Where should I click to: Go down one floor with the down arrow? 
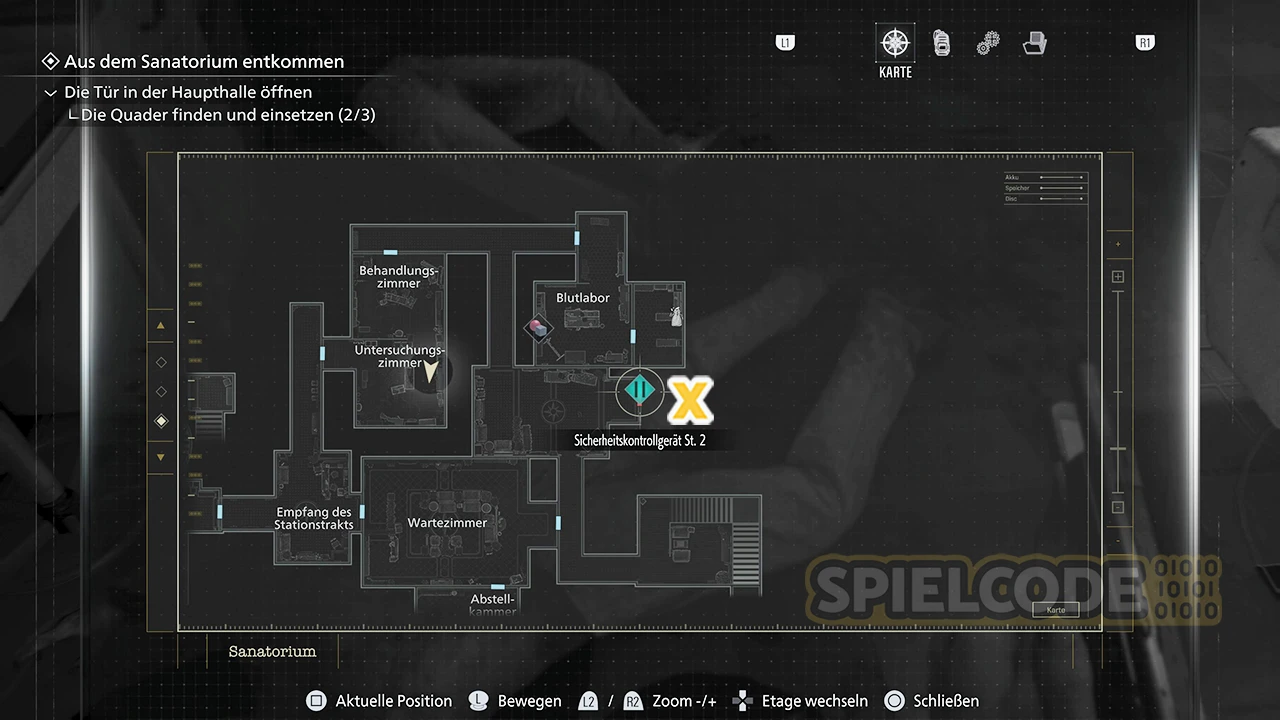161,458
